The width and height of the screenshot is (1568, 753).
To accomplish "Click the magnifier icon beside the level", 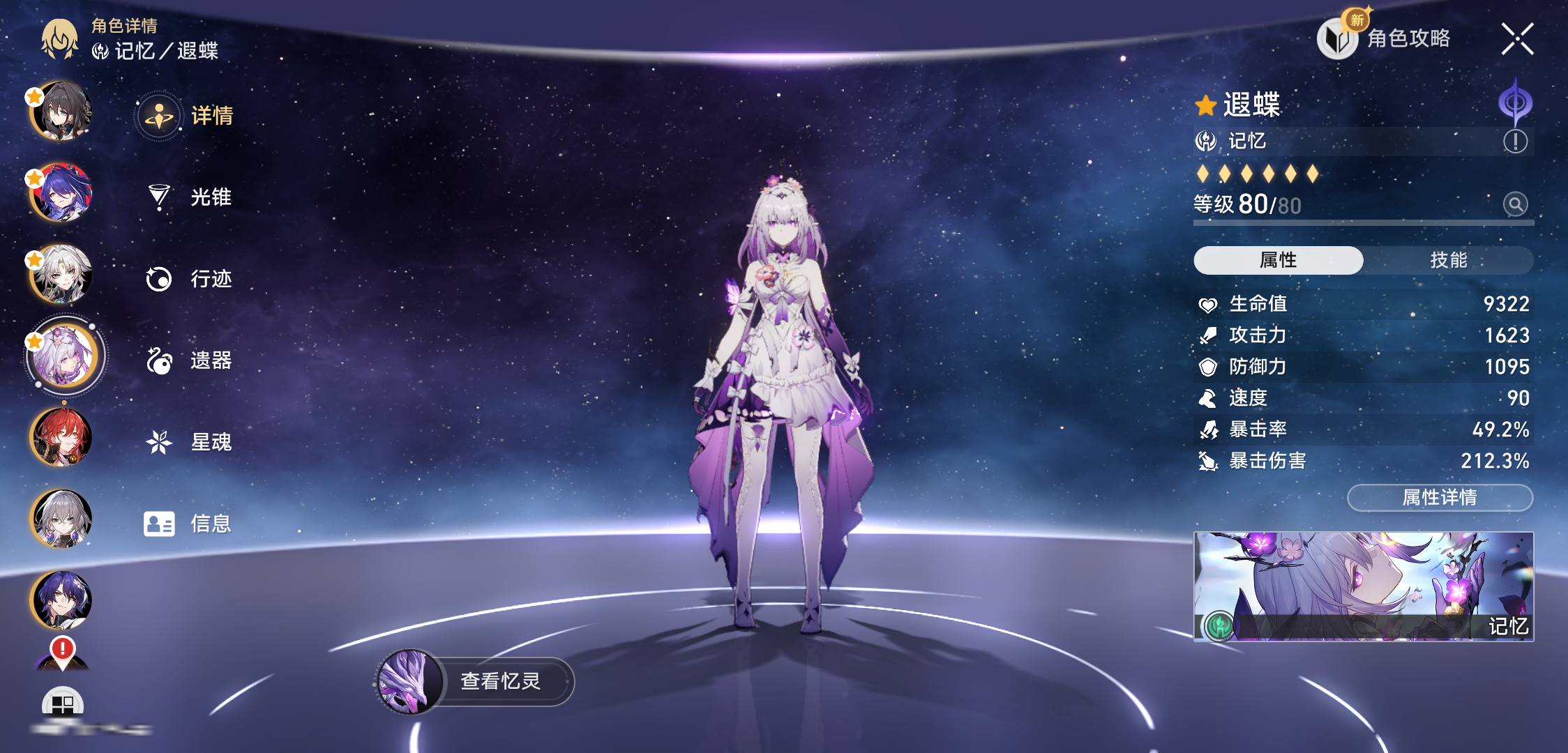I will pyautogui.click(x=1515, y=204).
